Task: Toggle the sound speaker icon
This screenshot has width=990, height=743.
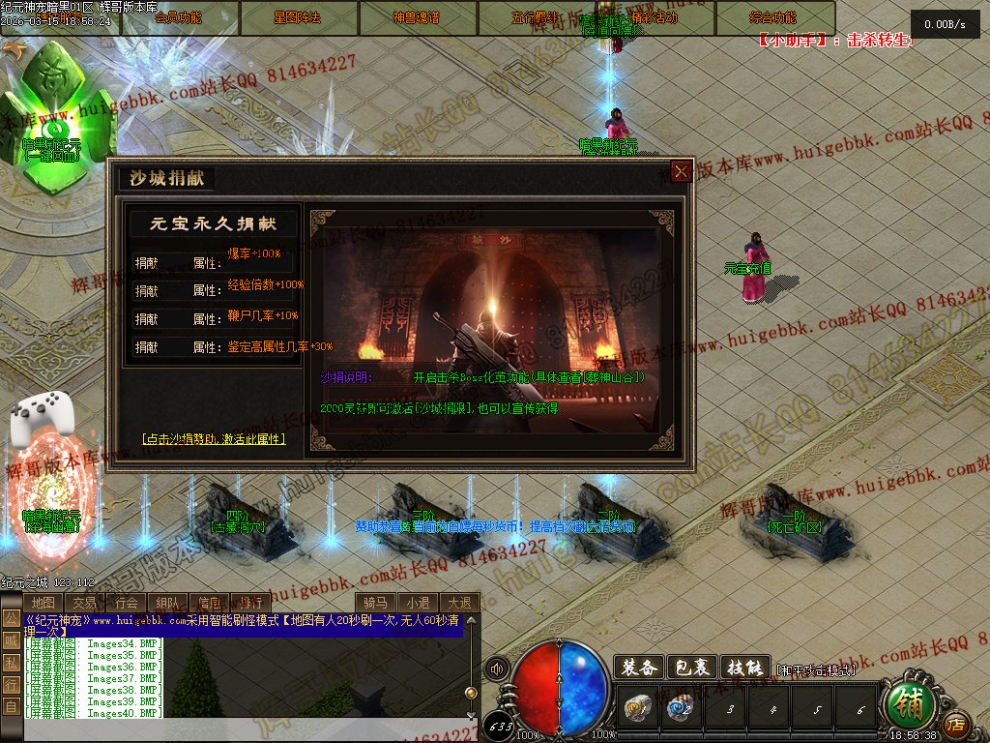Action: 496,668
